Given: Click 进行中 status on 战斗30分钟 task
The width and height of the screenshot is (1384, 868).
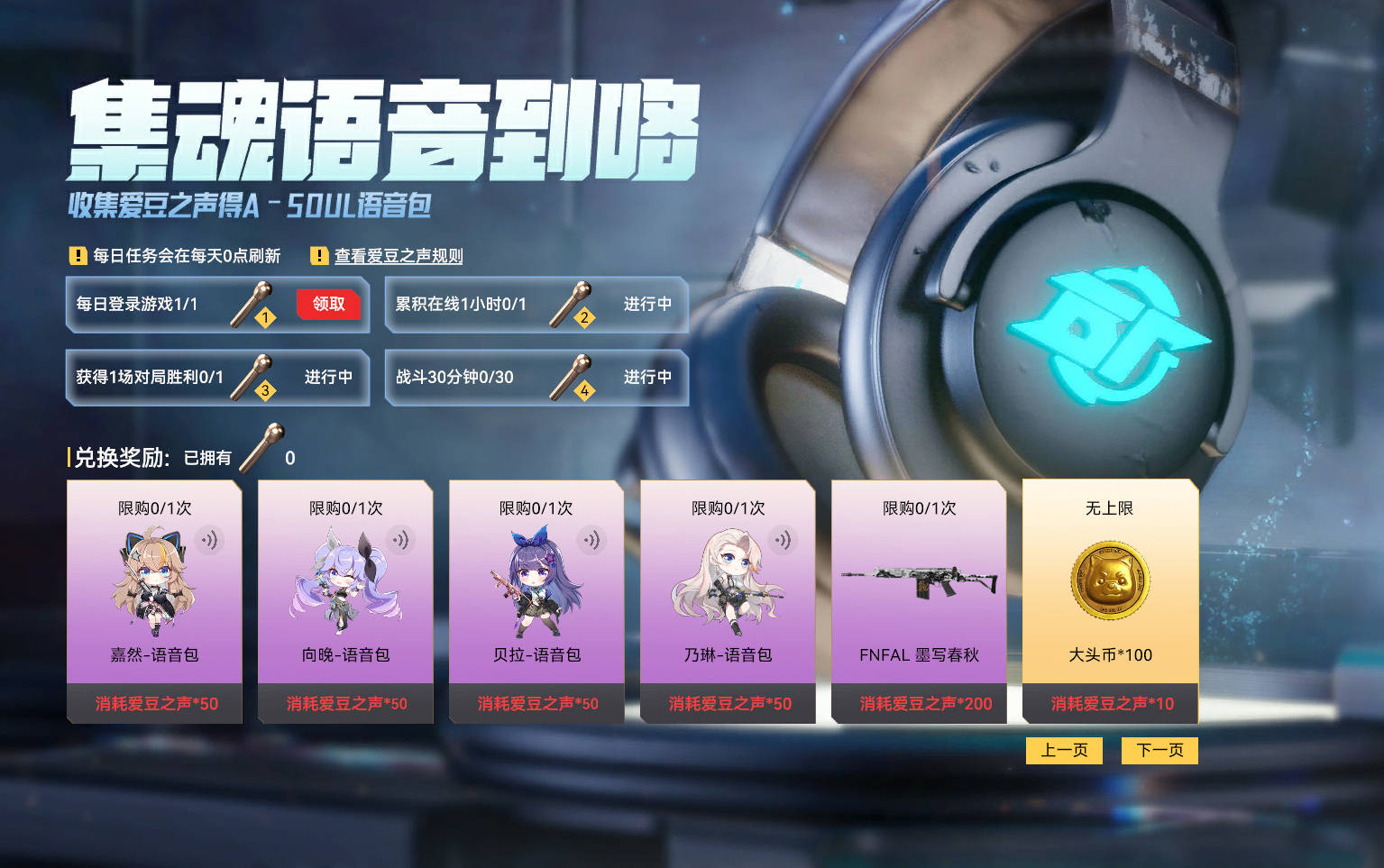Looking at the screenshot, I should [x=646, y=378].
